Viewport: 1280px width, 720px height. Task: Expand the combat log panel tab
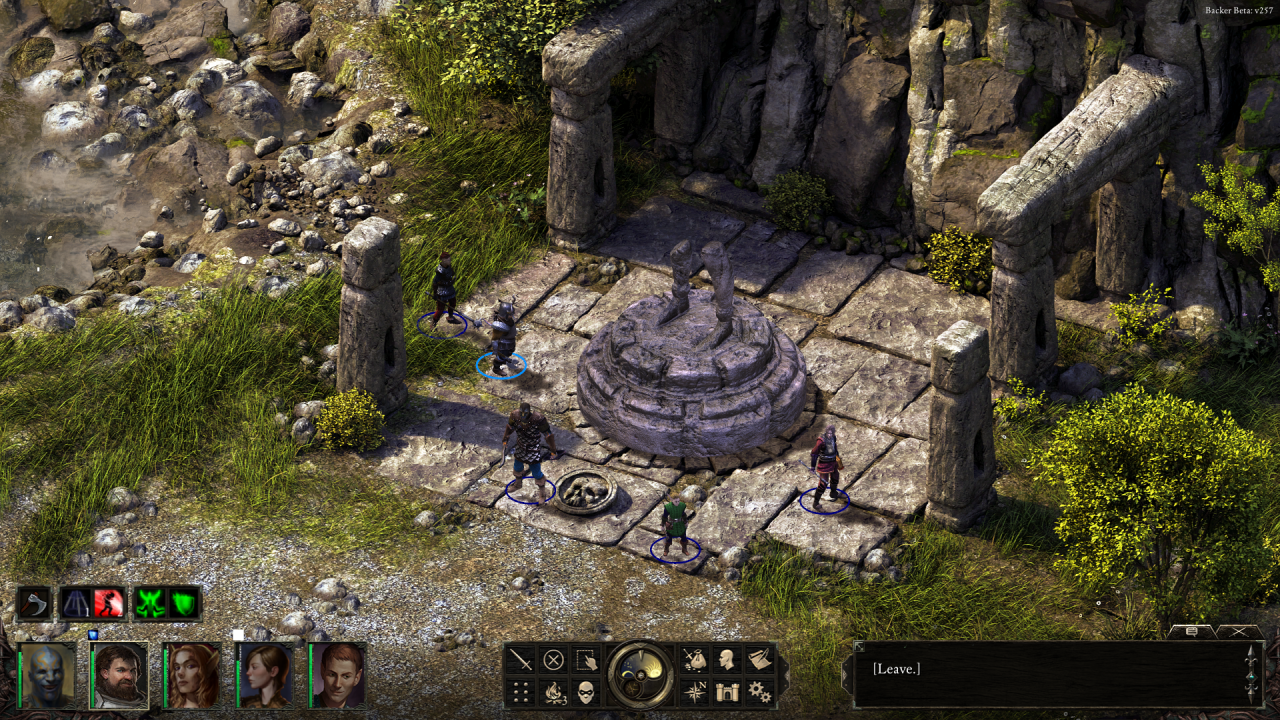coord(1192,632)
